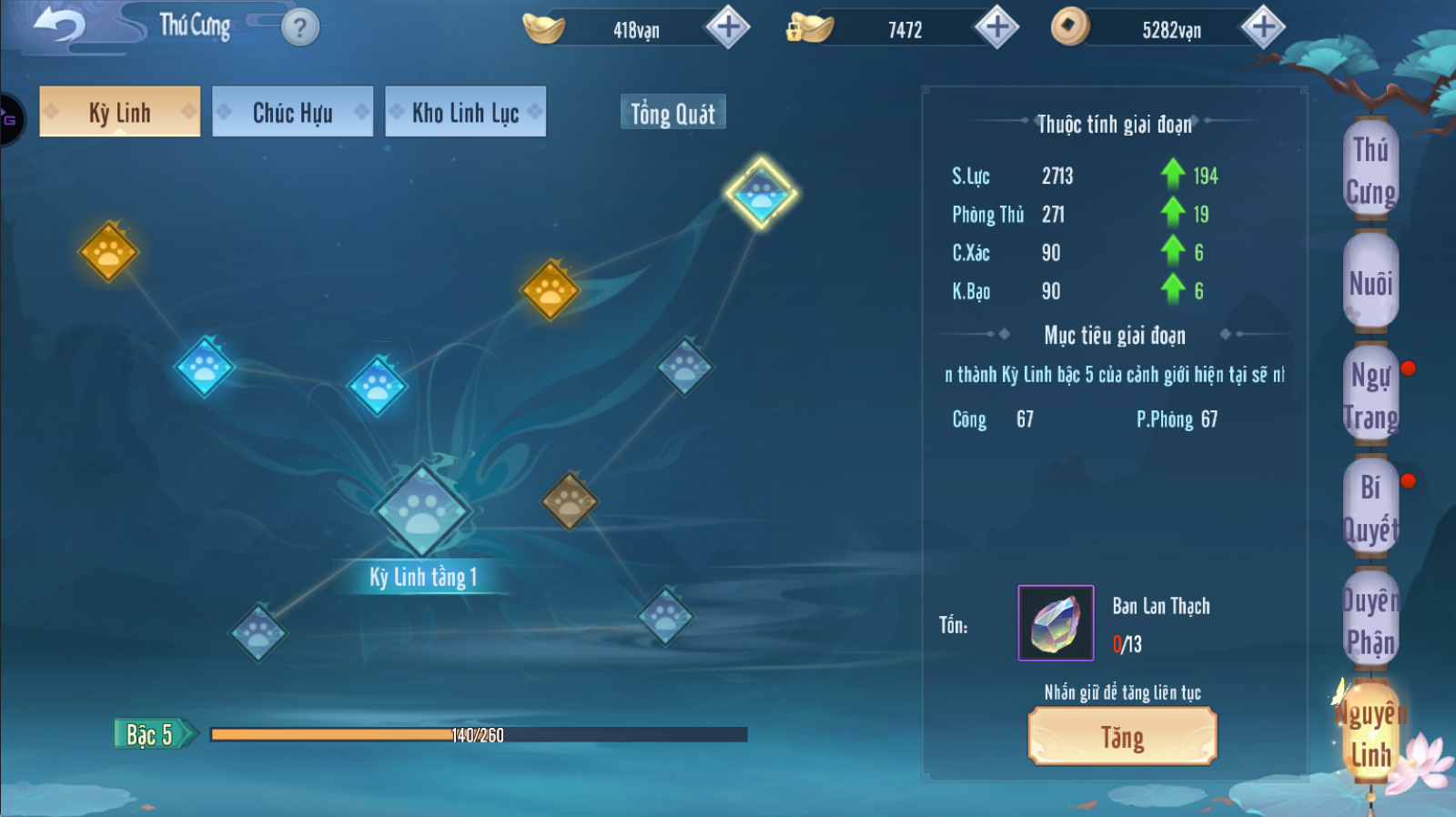This screenshot has width=1456, height=817.
Task: Select the large Kỳ Linh tầng 1 node
Action: [x=422, y=510]
